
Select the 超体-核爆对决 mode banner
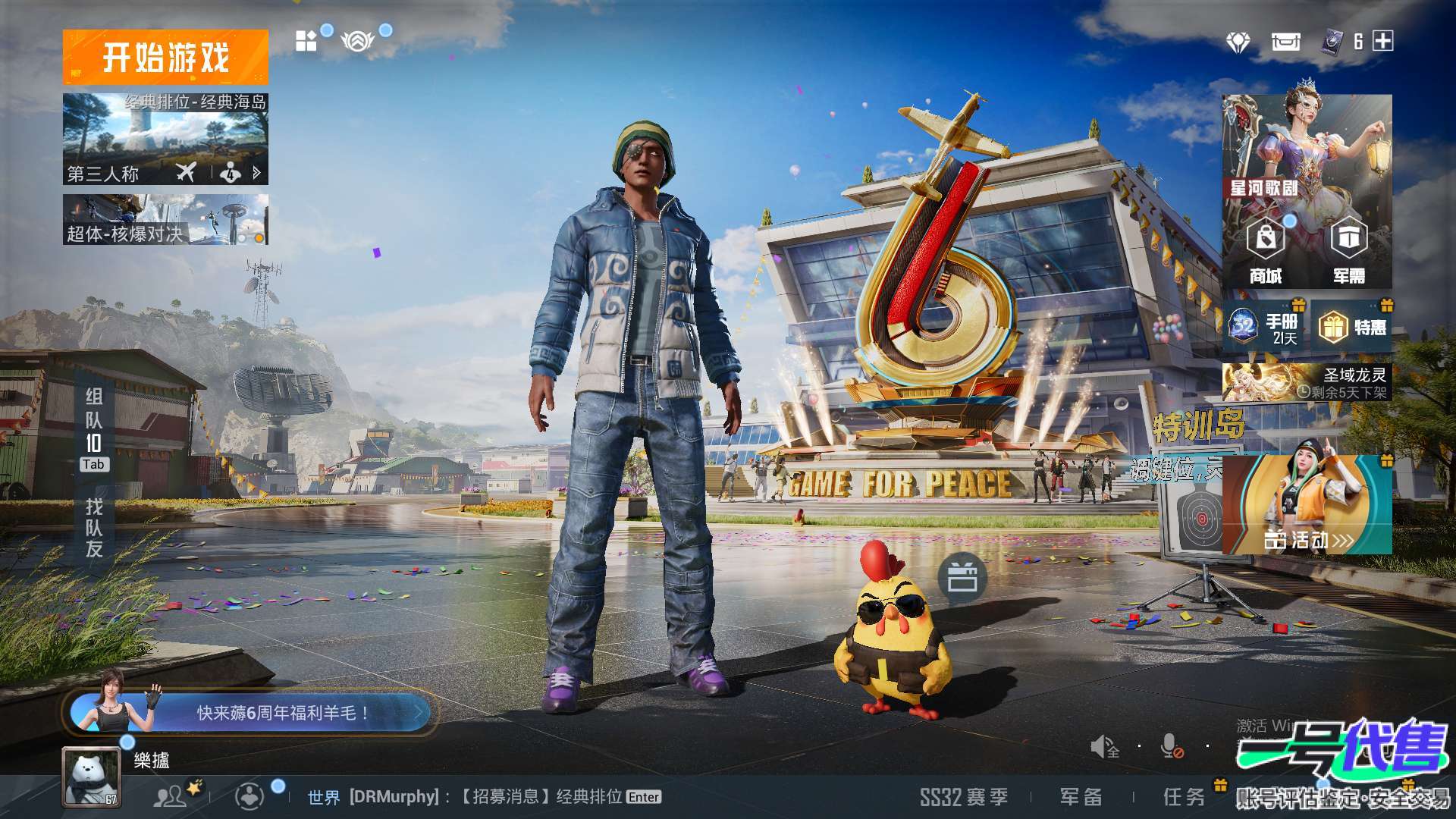165,220
